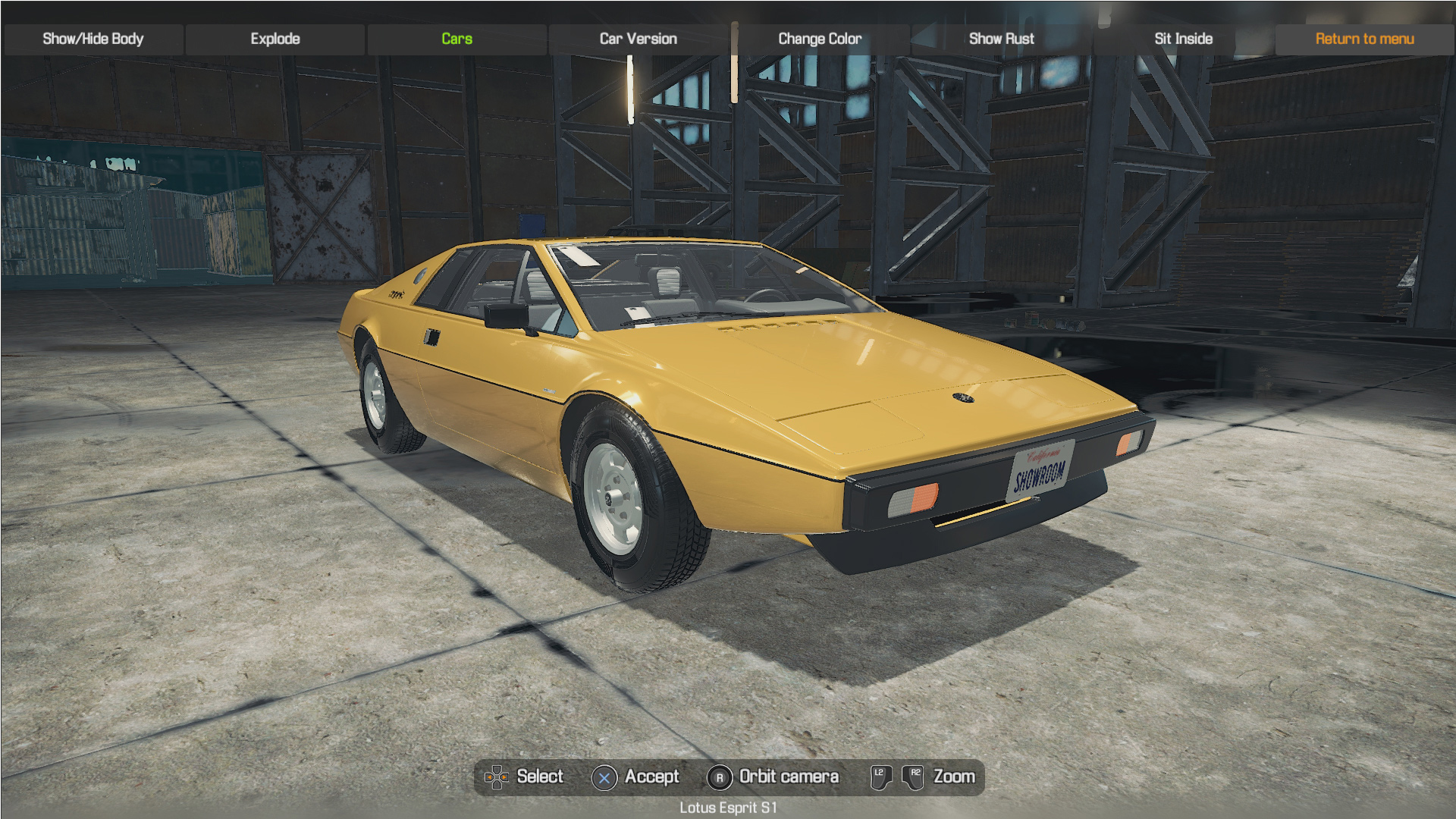Select the Car Version menu item

pos(638,39)
